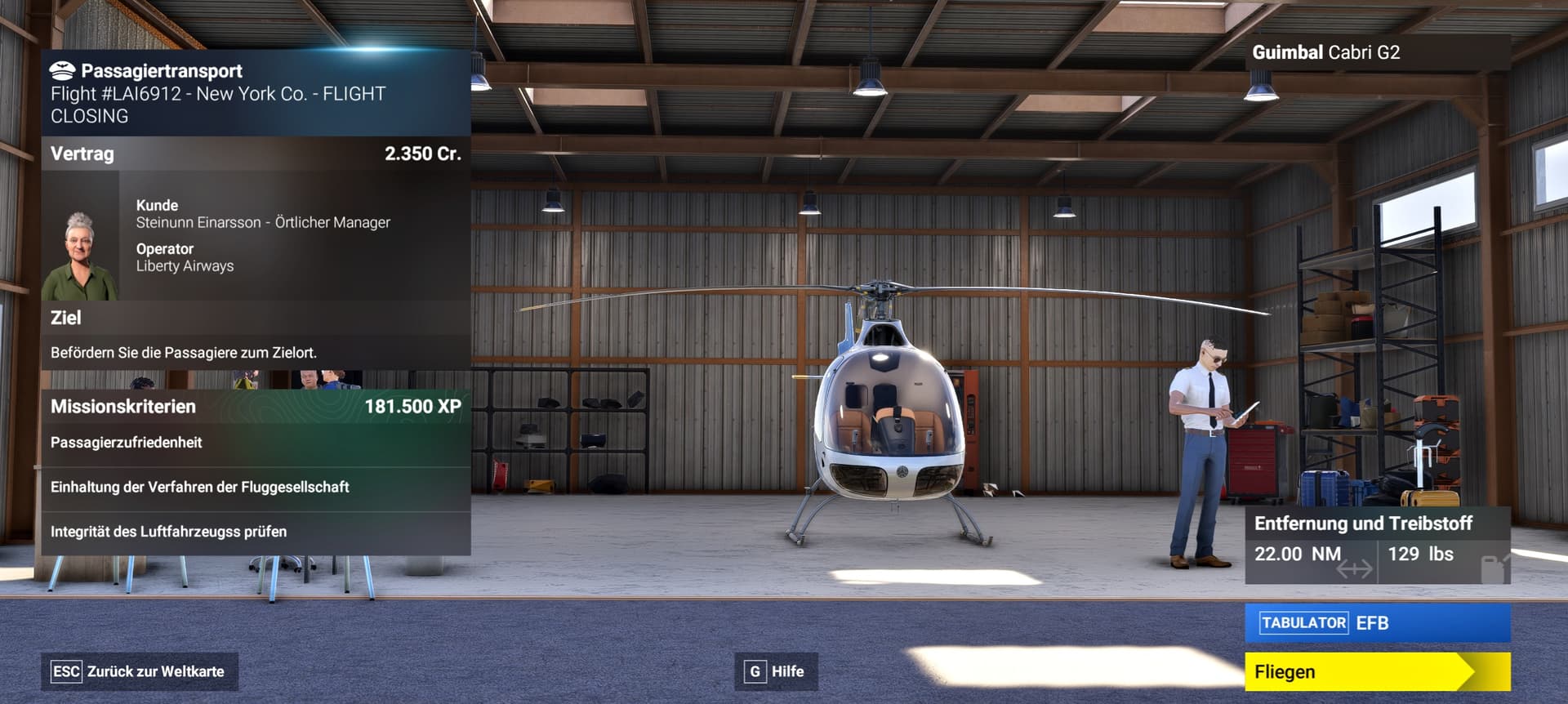The width and height of the screenshot is (1568, 704).
Task: Expand the Integrität des Luftfahrzeugss prüfen row
Action: pos(169,530)
